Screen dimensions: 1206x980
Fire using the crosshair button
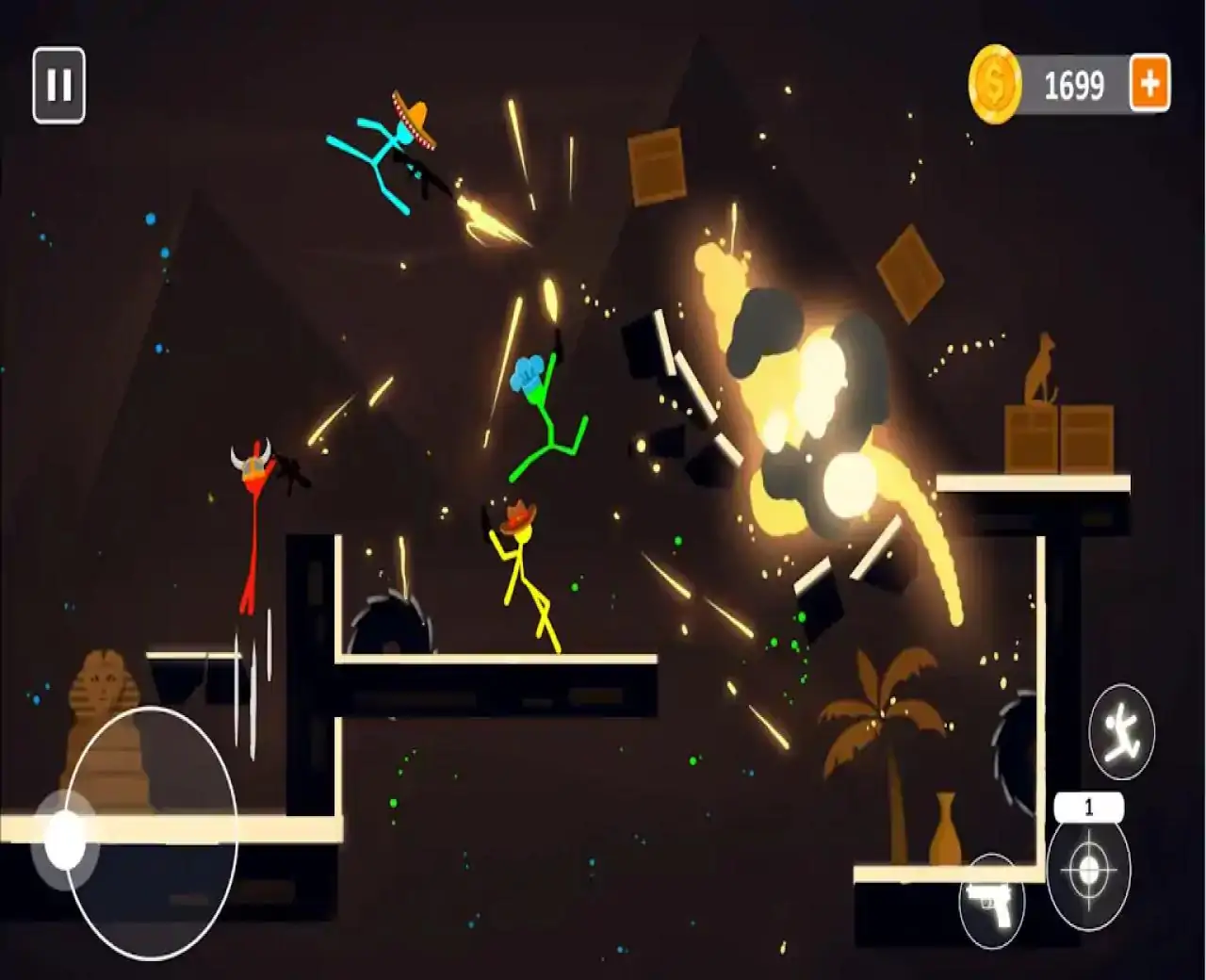1088,872
